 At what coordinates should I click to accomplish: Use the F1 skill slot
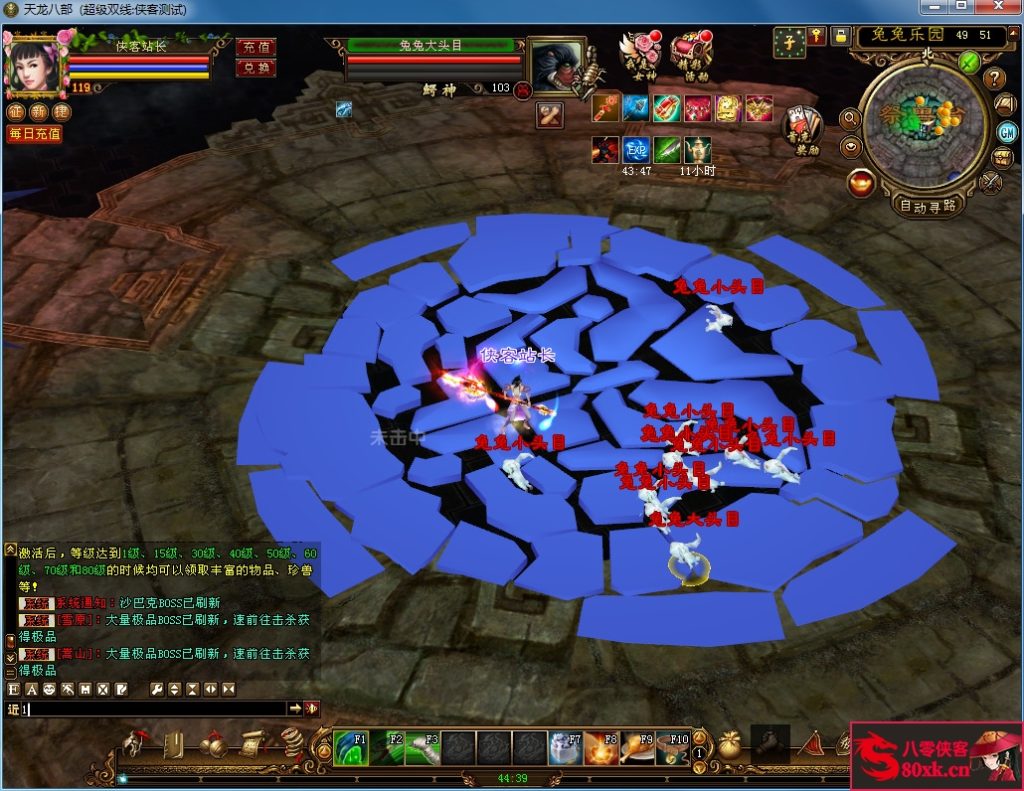coord(351,748)
